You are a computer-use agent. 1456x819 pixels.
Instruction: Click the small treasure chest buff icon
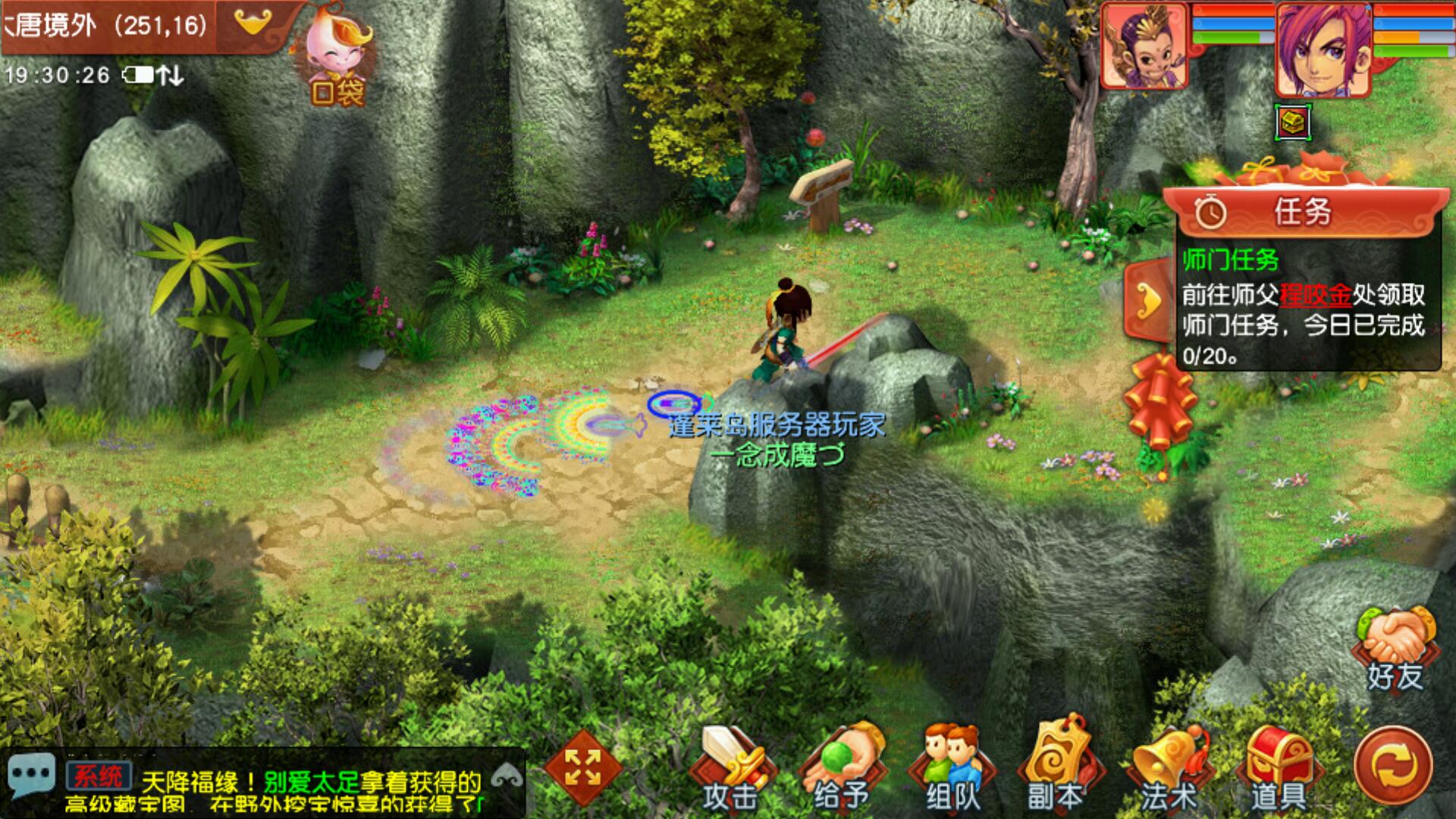pyautogui.click(x=1293, y=121)
